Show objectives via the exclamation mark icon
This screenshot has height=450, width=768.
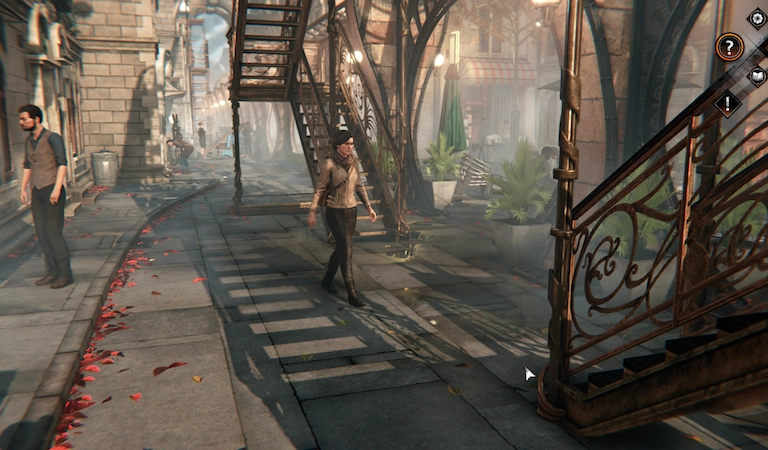tap(728, 103)
